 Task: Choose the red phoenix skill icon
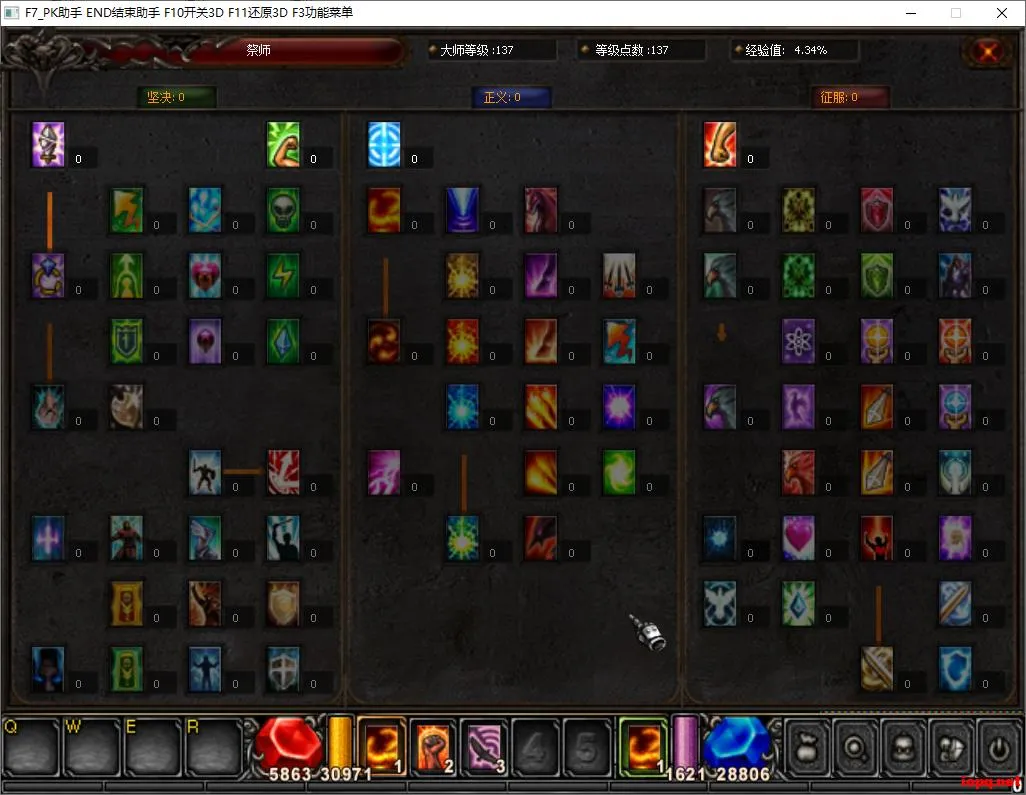click(799, 472)
